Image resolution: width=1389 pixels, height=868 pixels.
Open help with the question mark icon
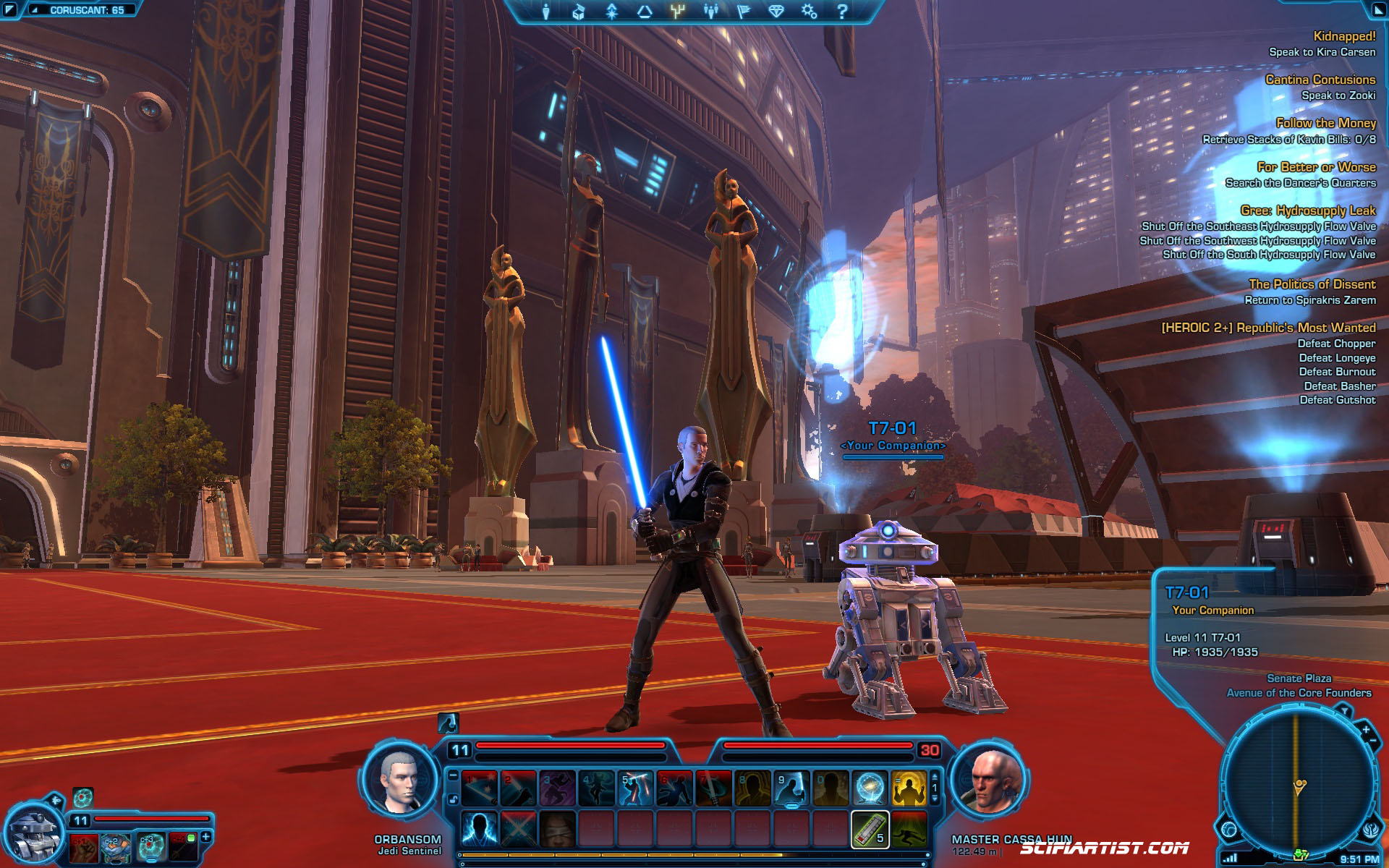coord(842,12)
